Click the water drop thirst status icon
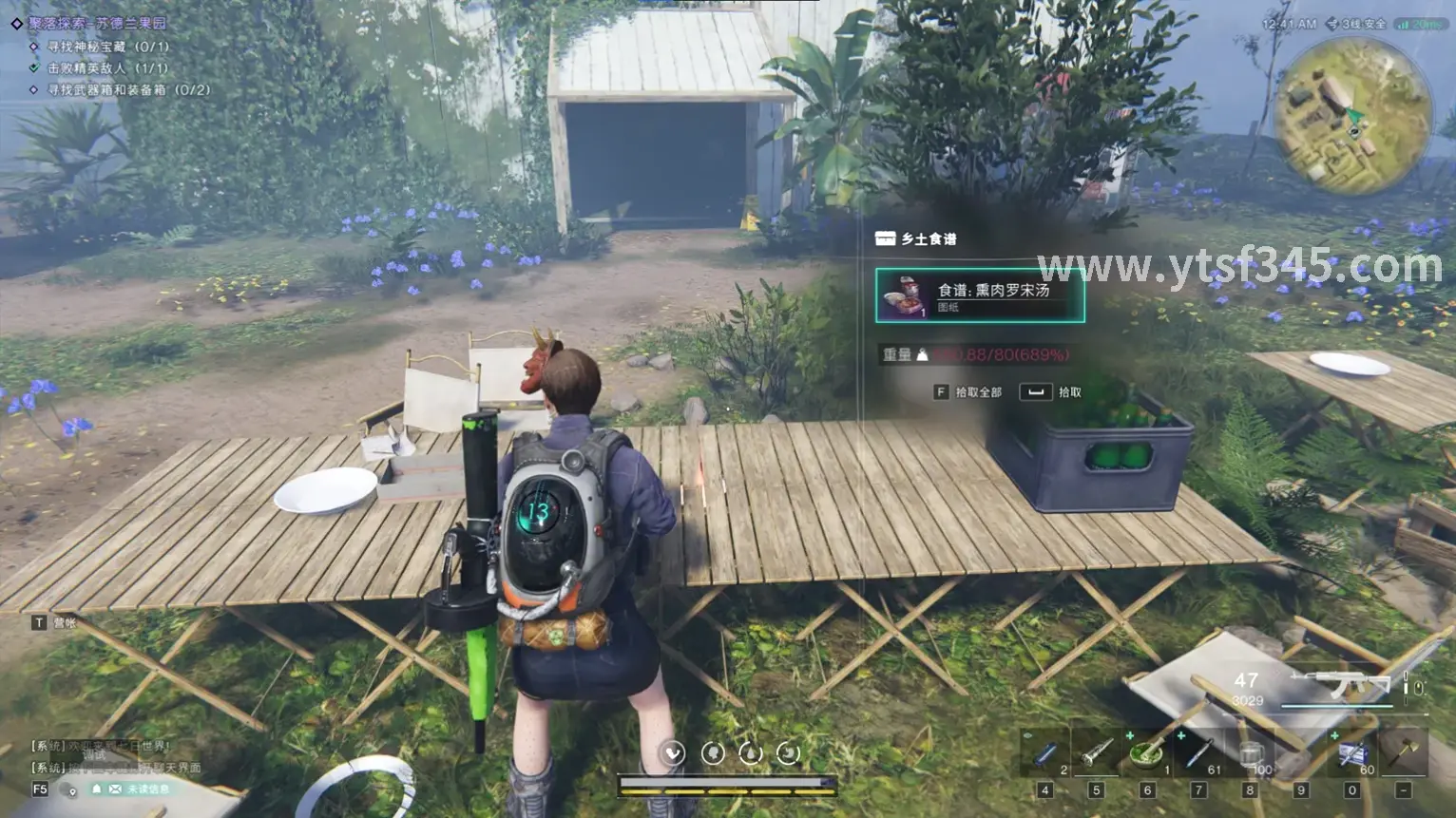 (x=751, y=753)
